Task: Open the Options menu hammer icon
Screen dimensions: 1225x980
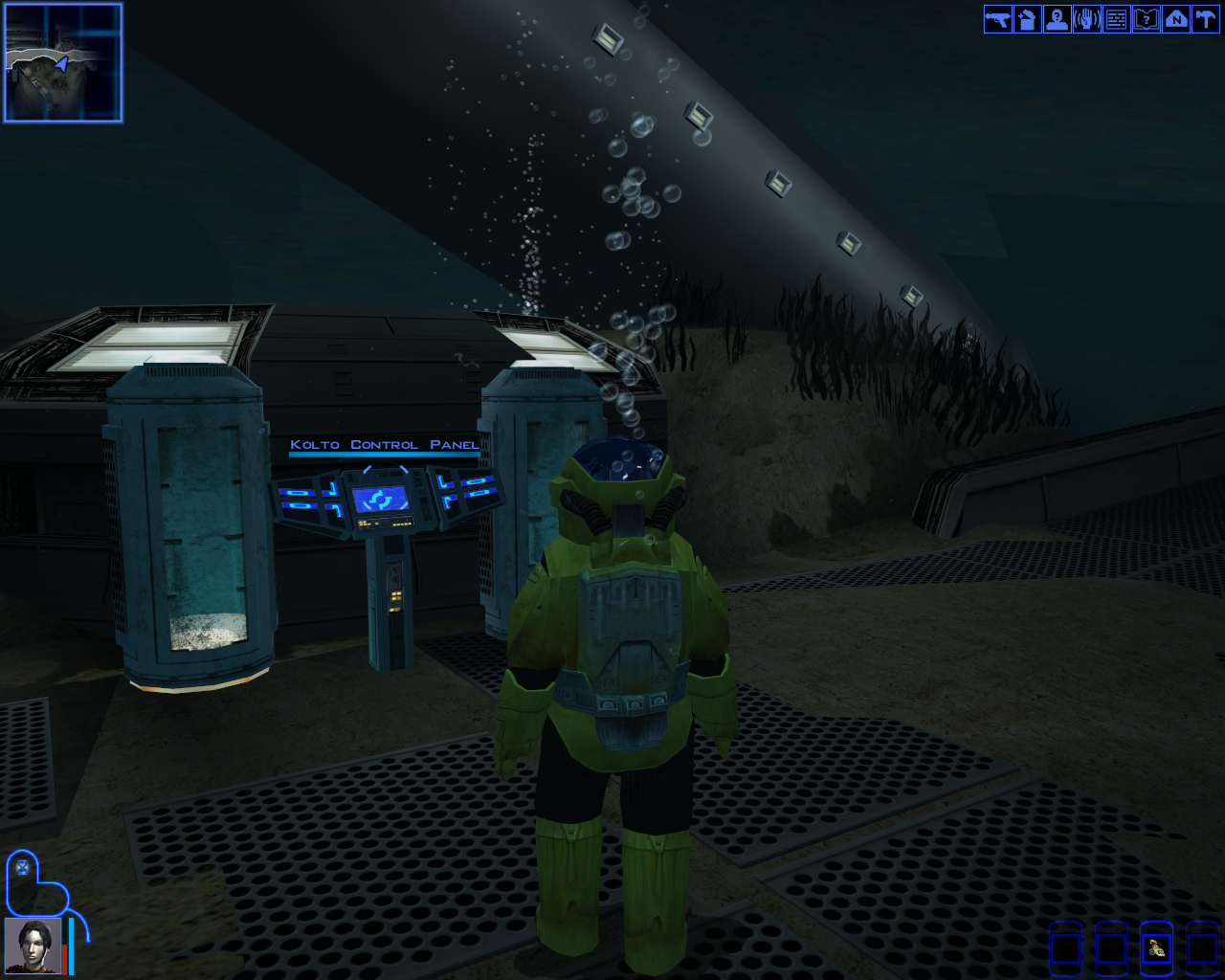Action: [1205, 19]
